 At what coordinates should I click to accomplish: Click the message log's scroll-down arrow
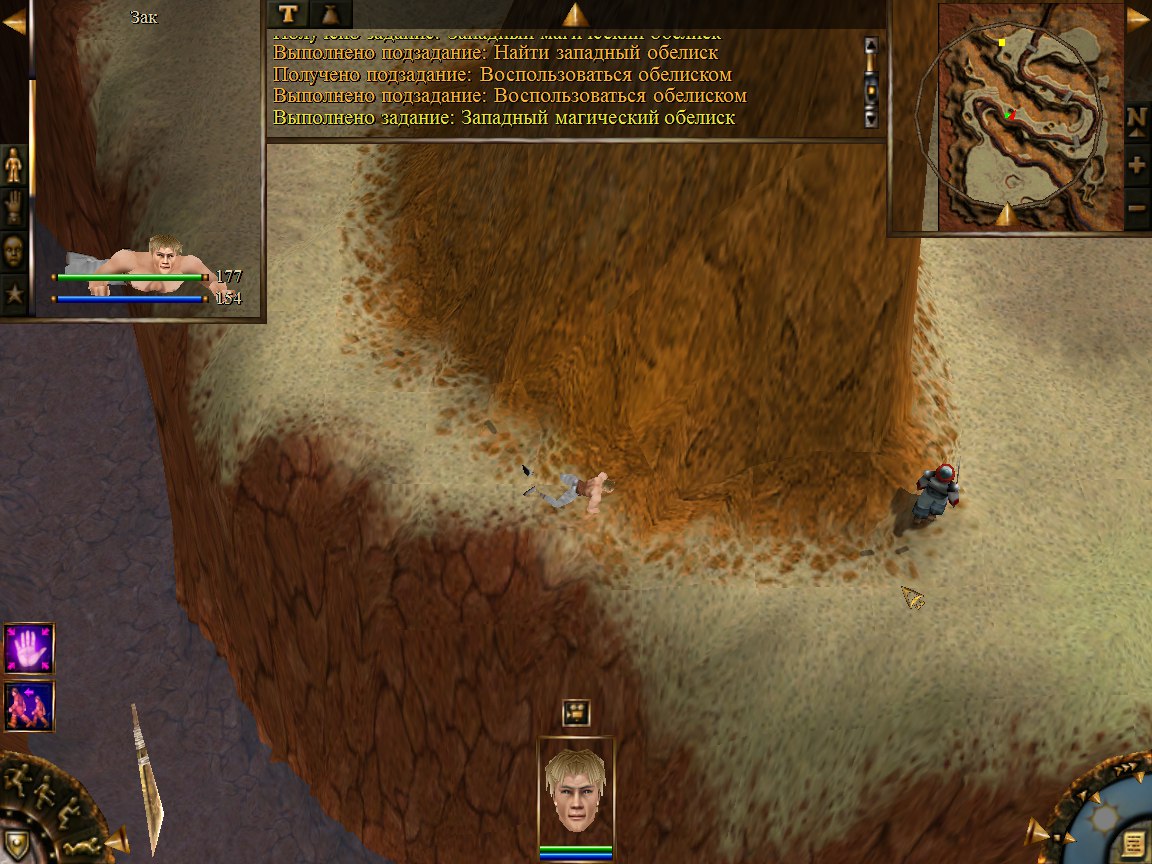[x=870, y=117]
